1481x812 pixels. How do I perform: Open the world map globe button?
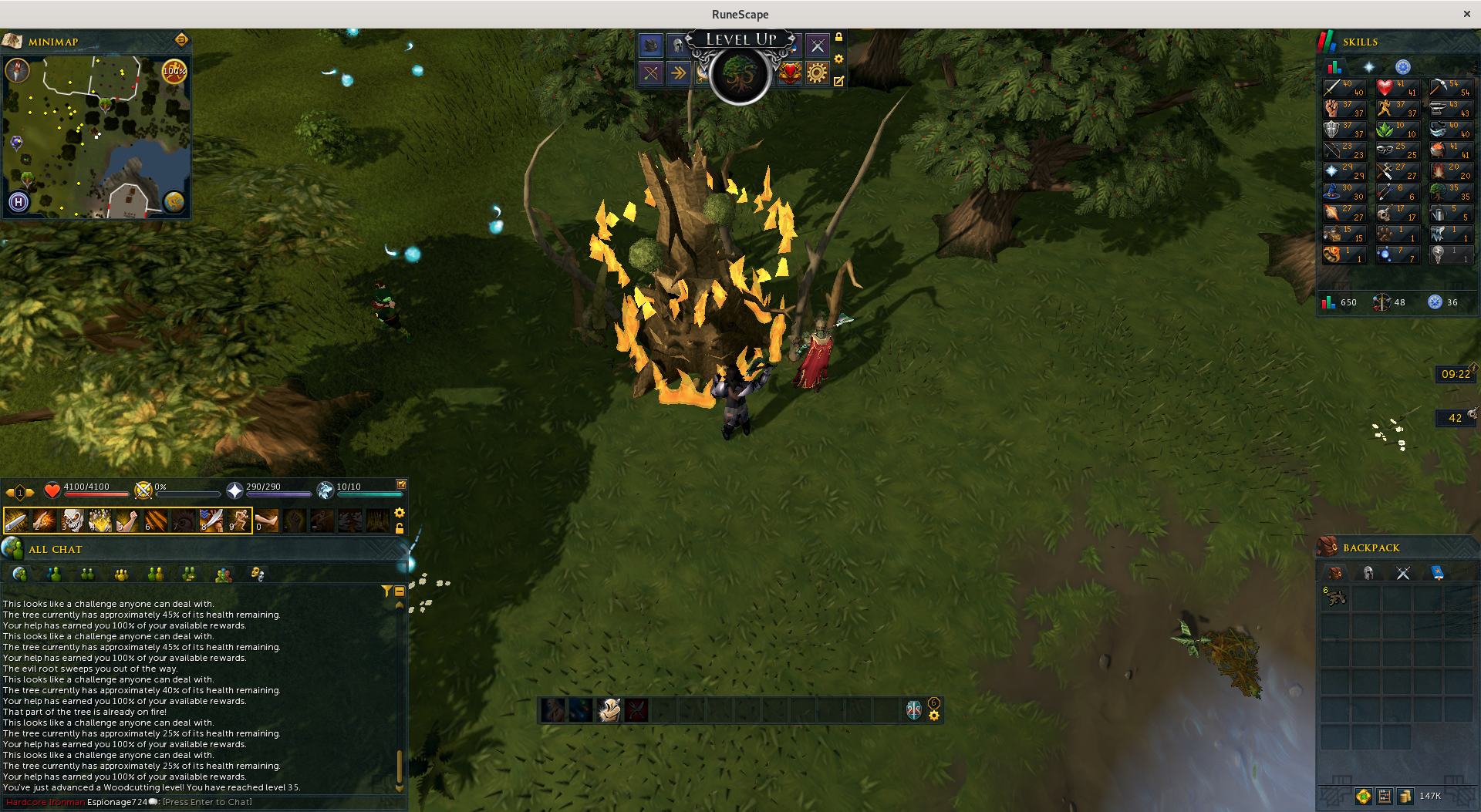[x=174, y=202]
